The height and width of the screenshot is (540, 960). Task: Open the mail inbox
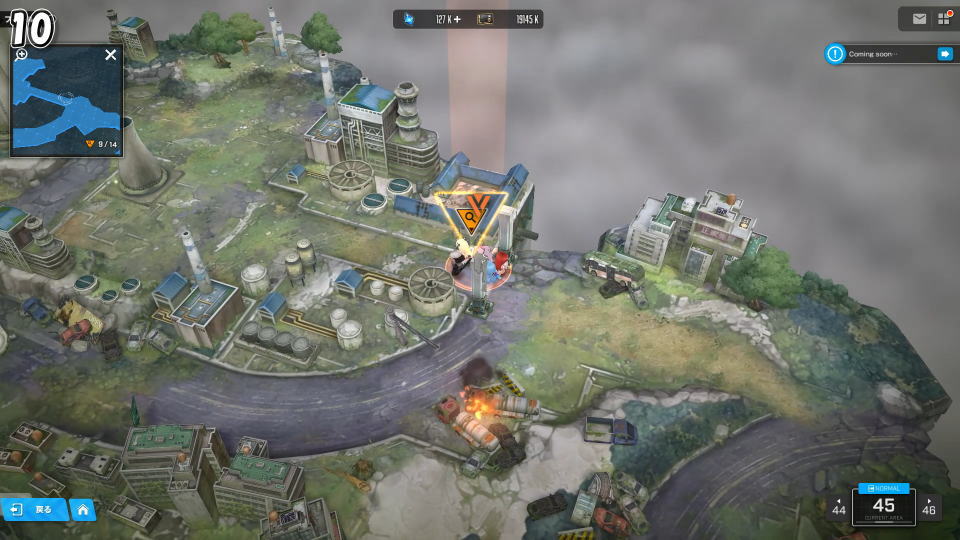point(919,18)
